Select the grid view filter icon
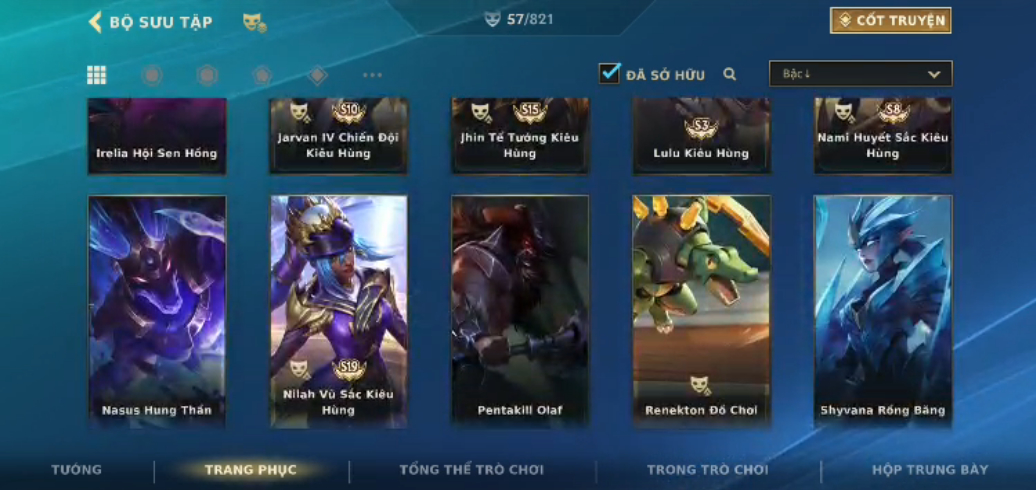This screenshot has width=1036, height=490. tap(97, 75)
